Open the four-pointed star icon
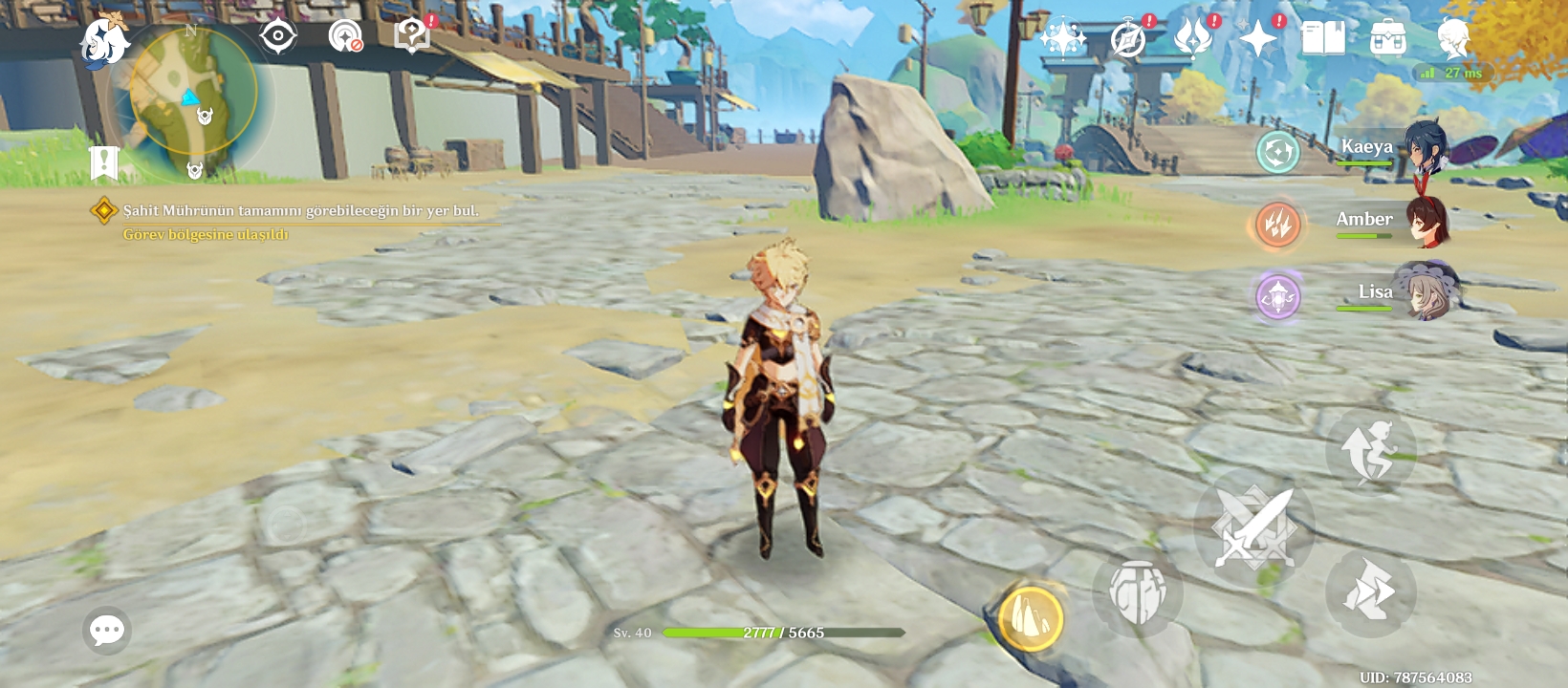This screenshot has height=688, width=1568. 1258,38
